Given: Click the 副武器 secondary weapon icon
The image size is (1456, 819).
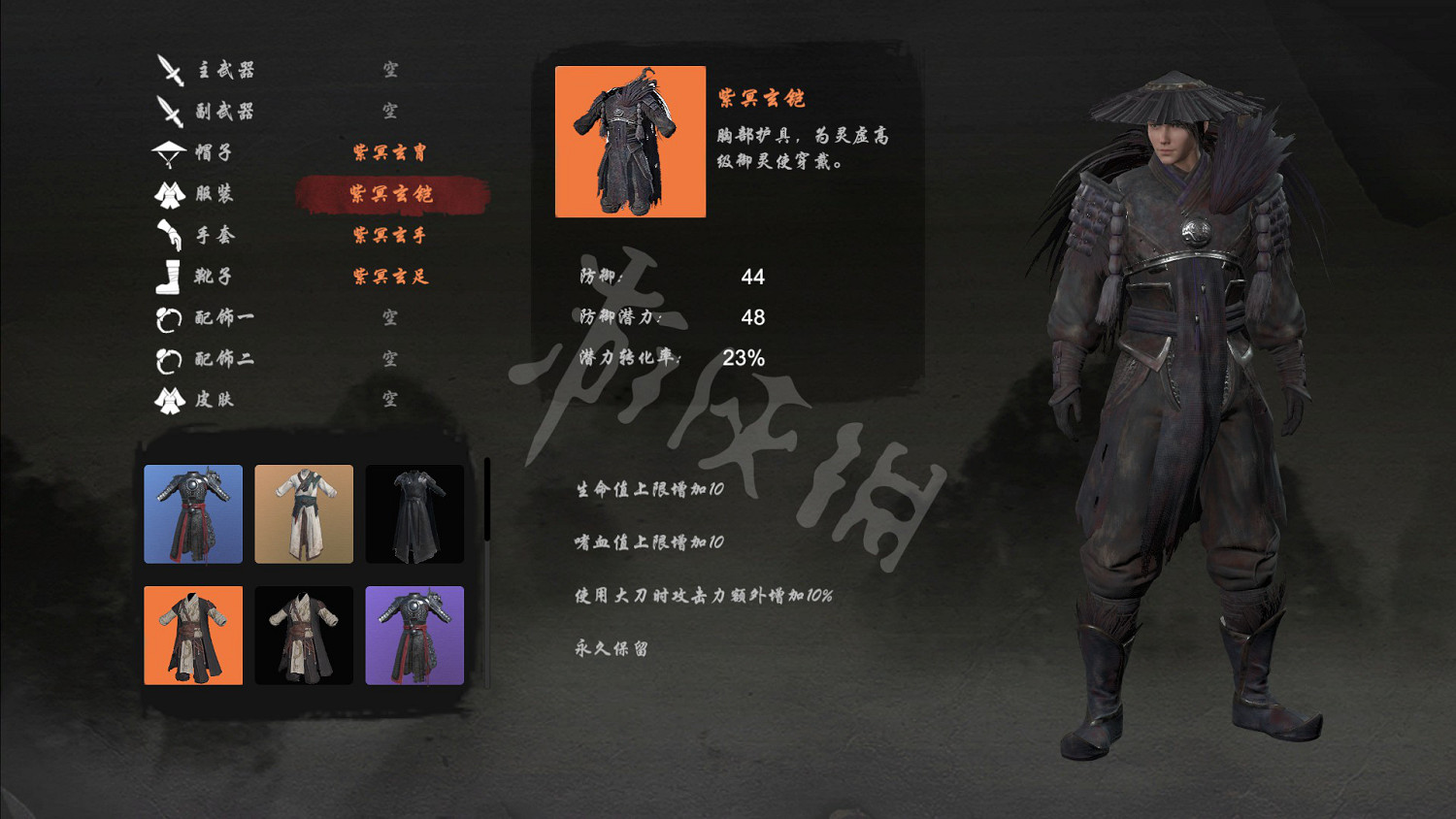Looking at the screenshot, I should click(x=170, y=111).
